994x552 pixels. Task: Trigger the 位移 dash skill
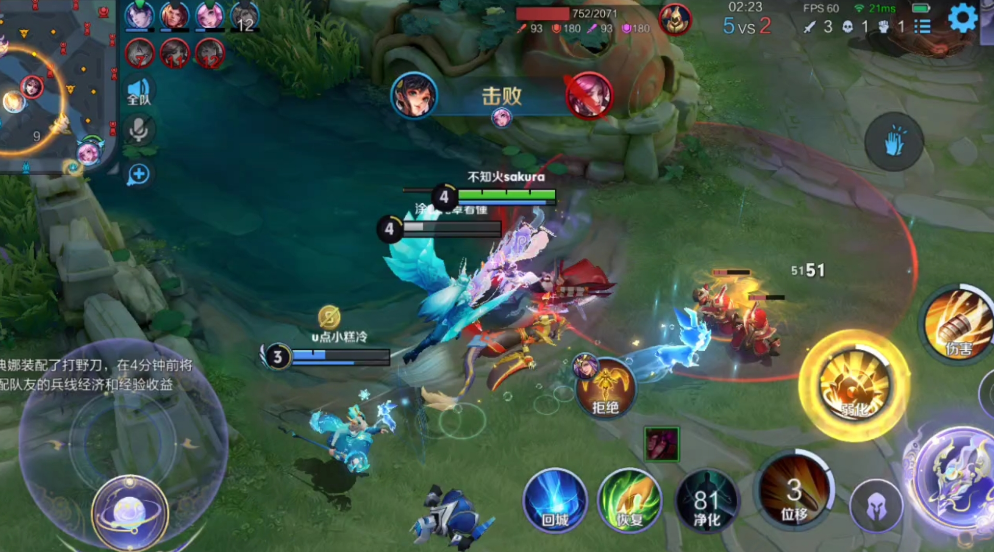point(793,490)
